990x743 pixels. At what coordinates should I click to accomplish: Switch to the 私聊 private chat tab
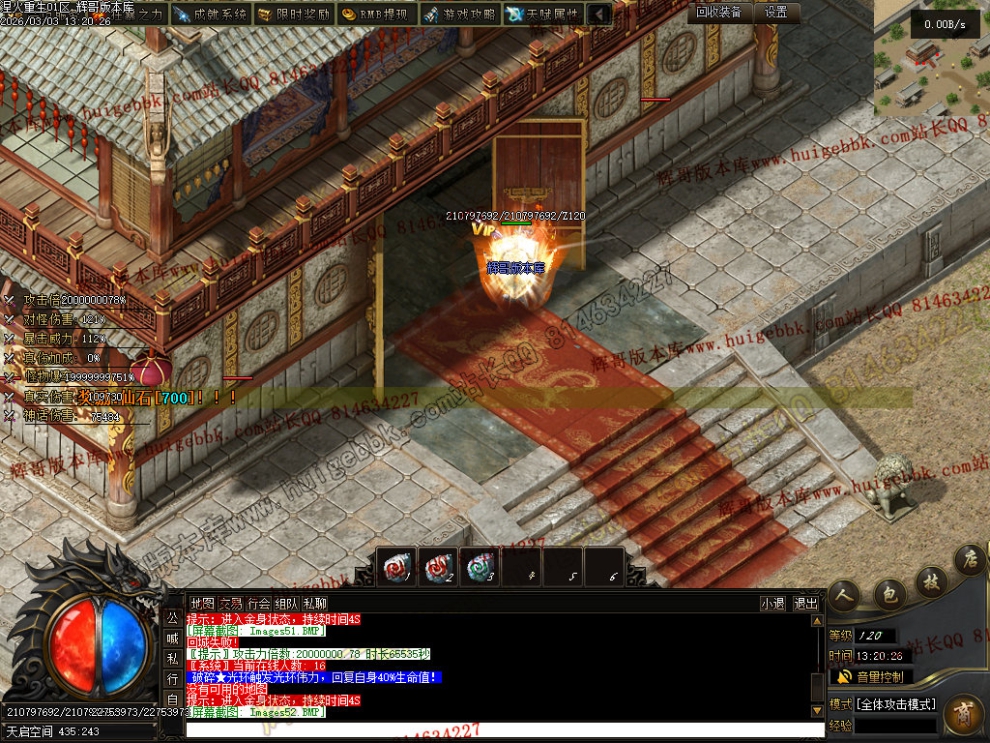(x=315, y=603)
